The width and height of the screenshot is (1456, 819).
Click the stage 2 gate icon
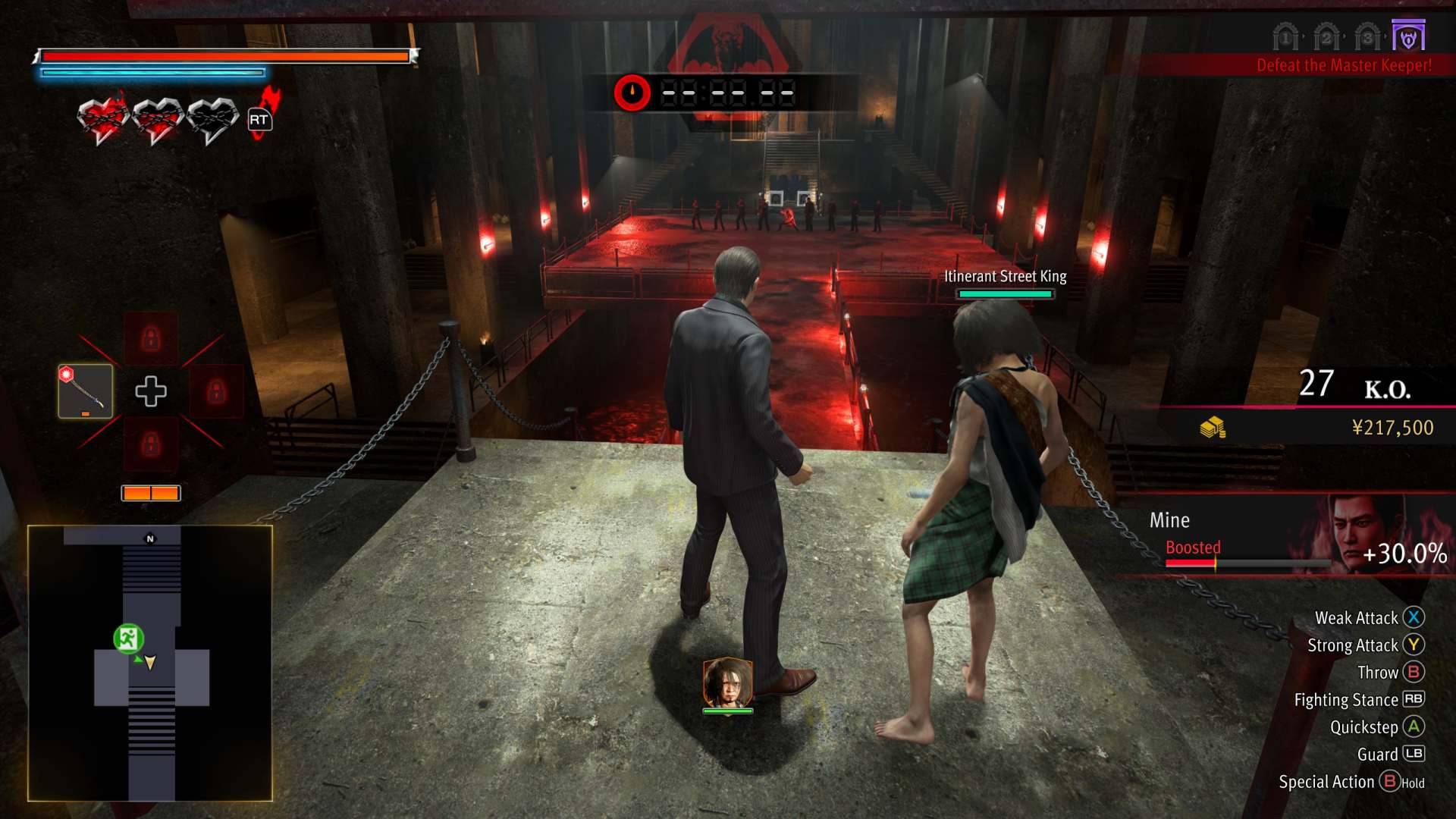(1326, 36)
